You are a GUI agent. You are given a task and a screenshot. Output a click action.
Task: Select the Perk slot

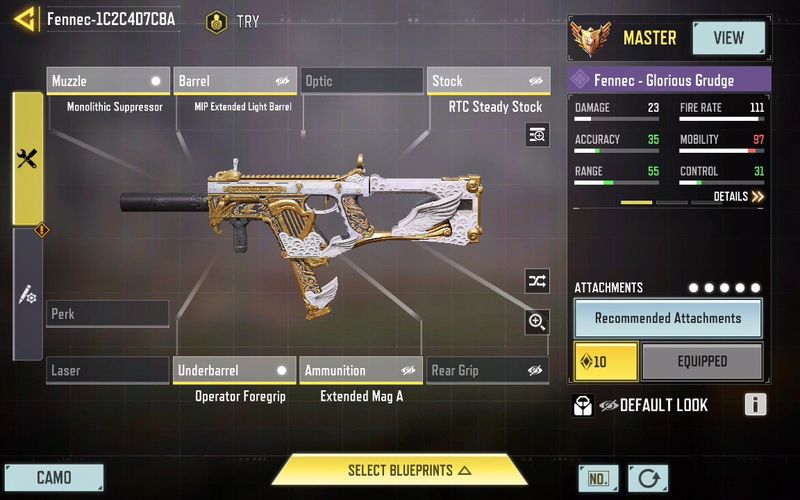click(x=108, y=314)
